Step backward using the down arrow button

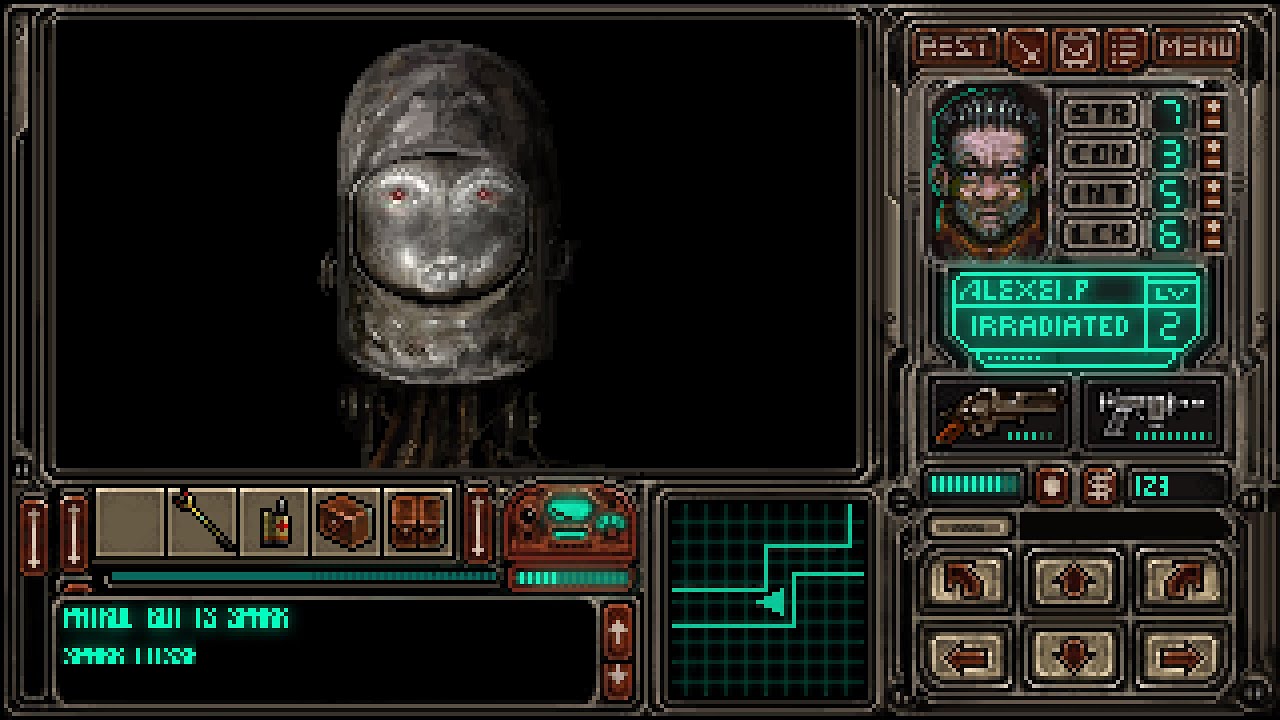click(x=1075, y=657)
